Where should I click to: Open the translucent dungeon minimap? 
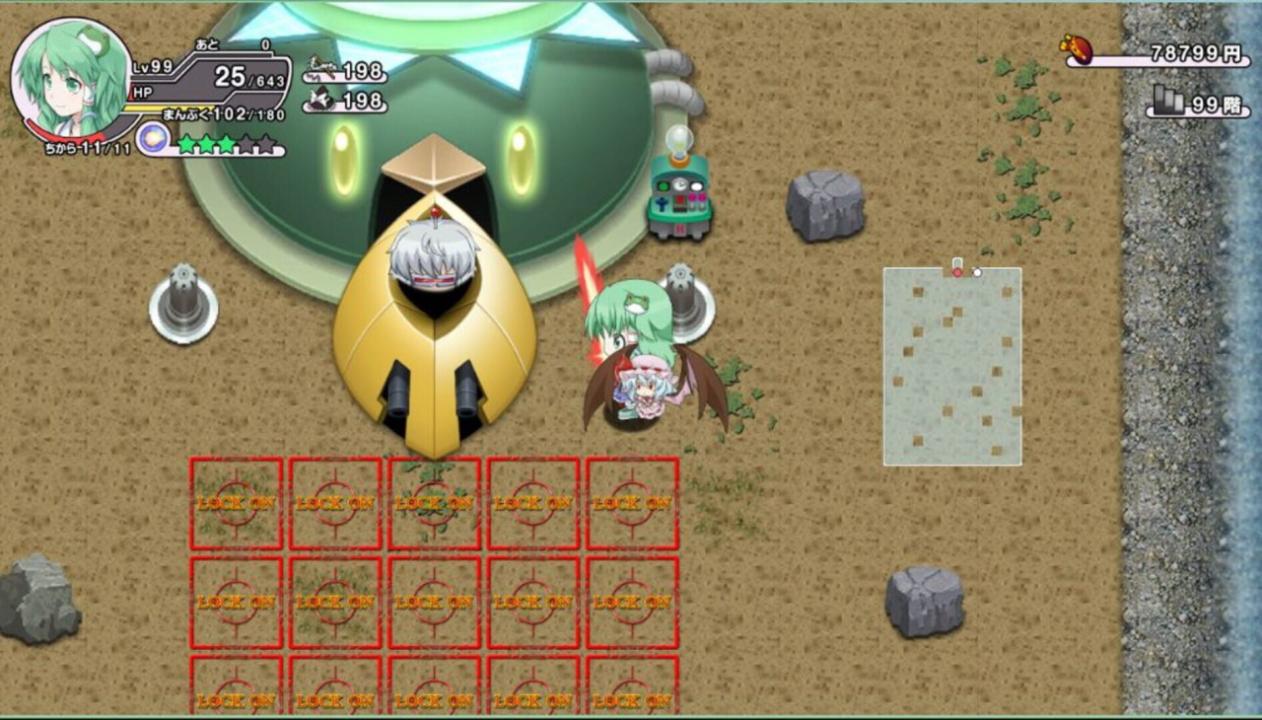click(952, 366)
